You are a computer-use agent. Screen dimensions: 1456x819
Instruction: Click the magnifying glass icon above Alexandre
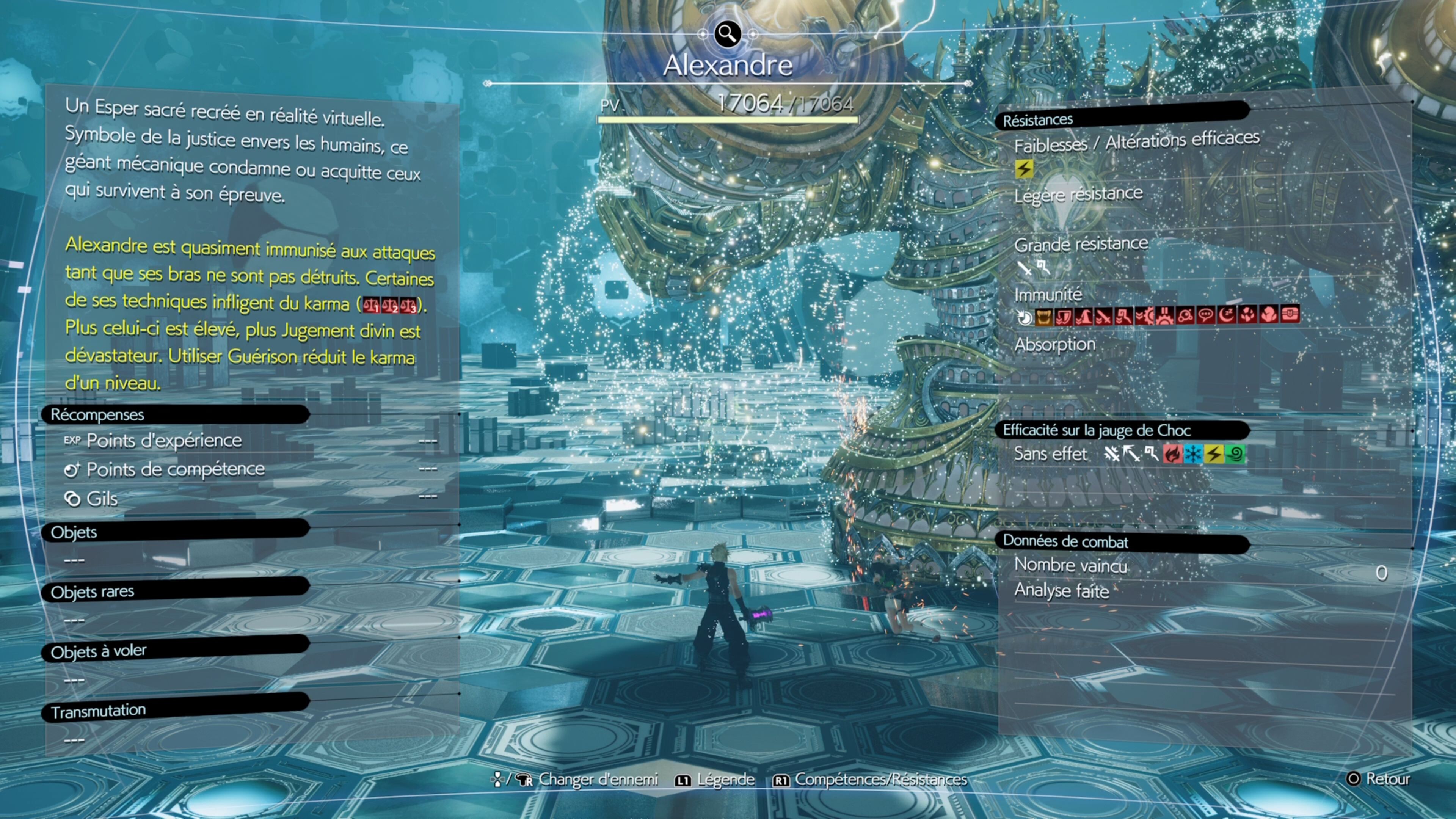[728, 34]
